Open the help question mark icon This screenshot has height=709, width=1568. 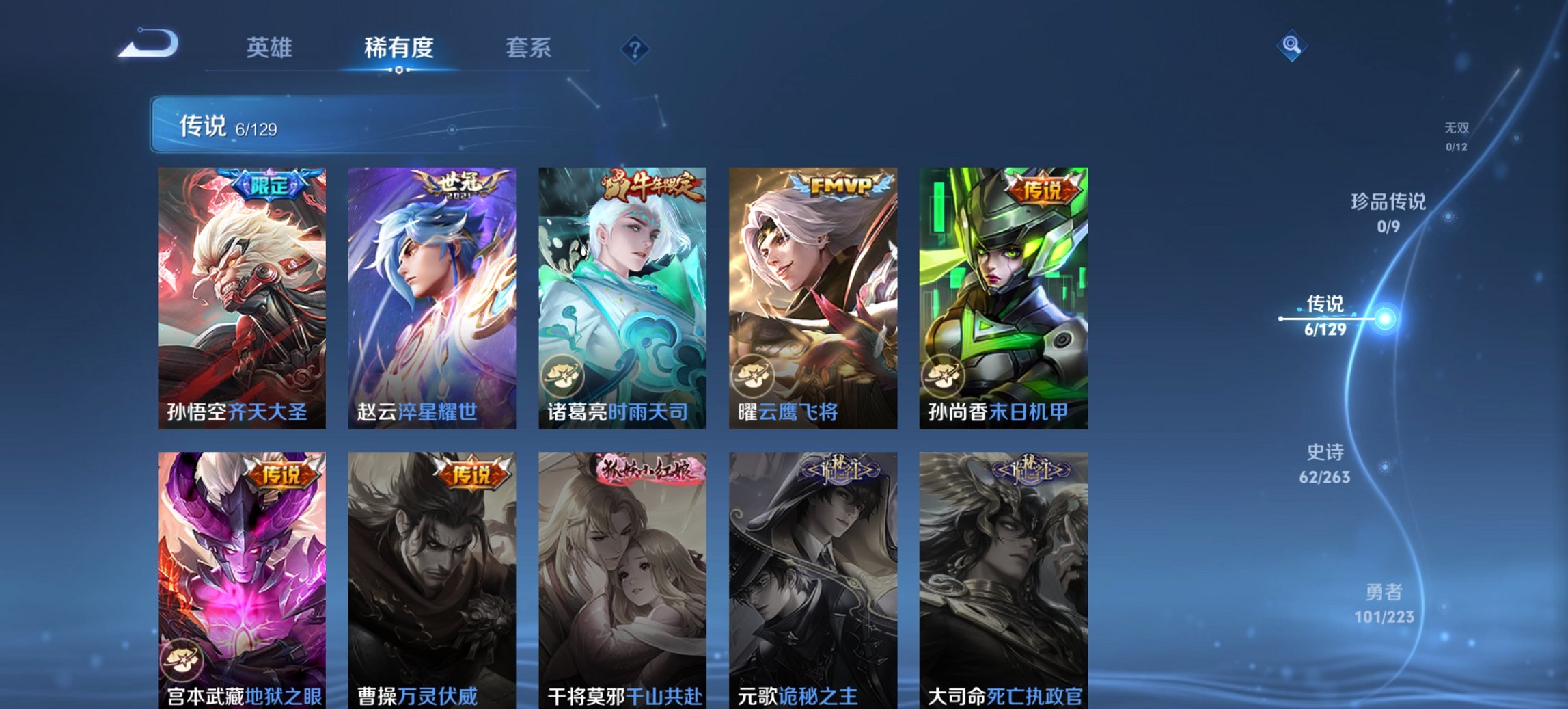click(635, 49)
